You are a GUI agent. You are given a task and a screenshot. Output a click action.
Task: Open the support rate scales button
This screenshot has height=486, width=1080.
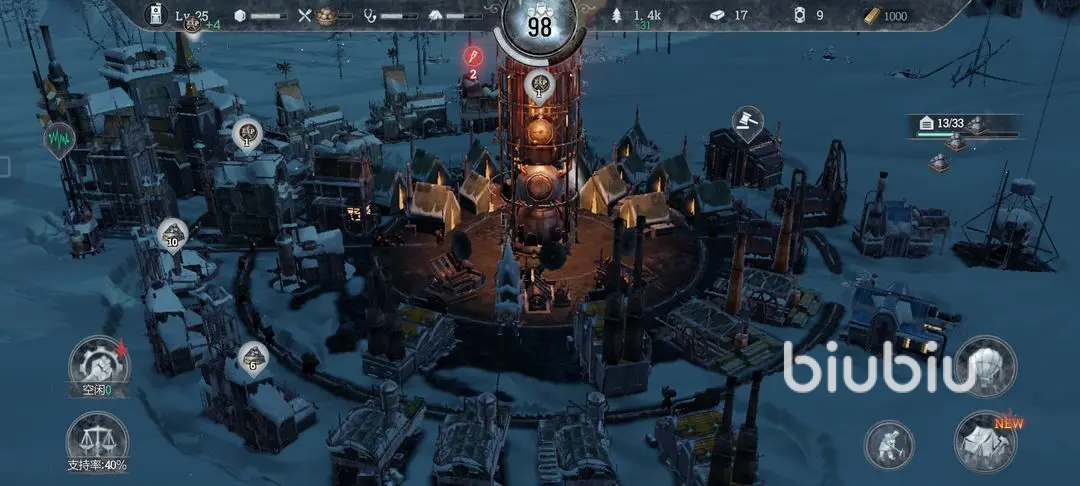click(97, 441)
